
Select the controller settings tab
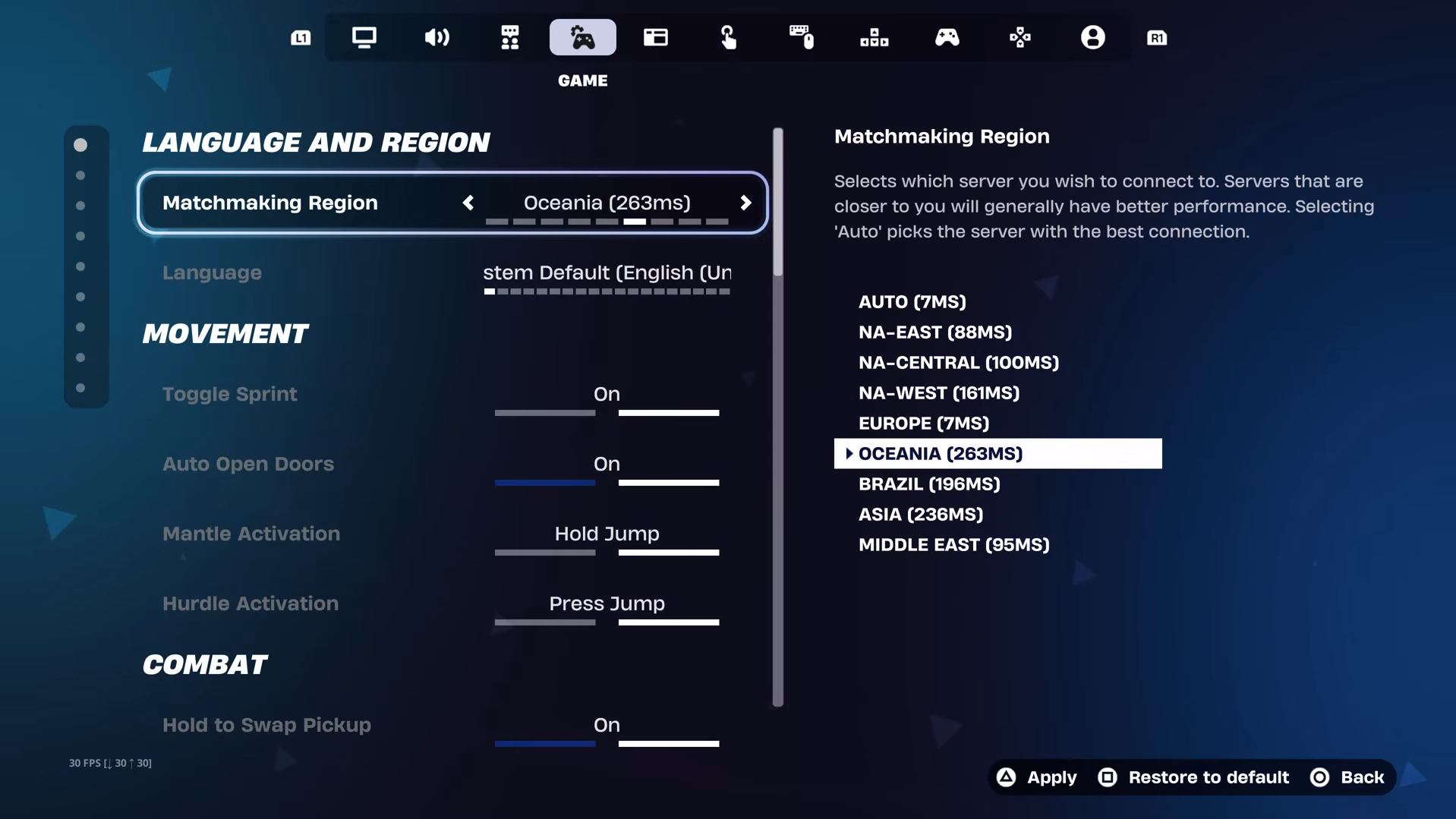pos(947,37)
